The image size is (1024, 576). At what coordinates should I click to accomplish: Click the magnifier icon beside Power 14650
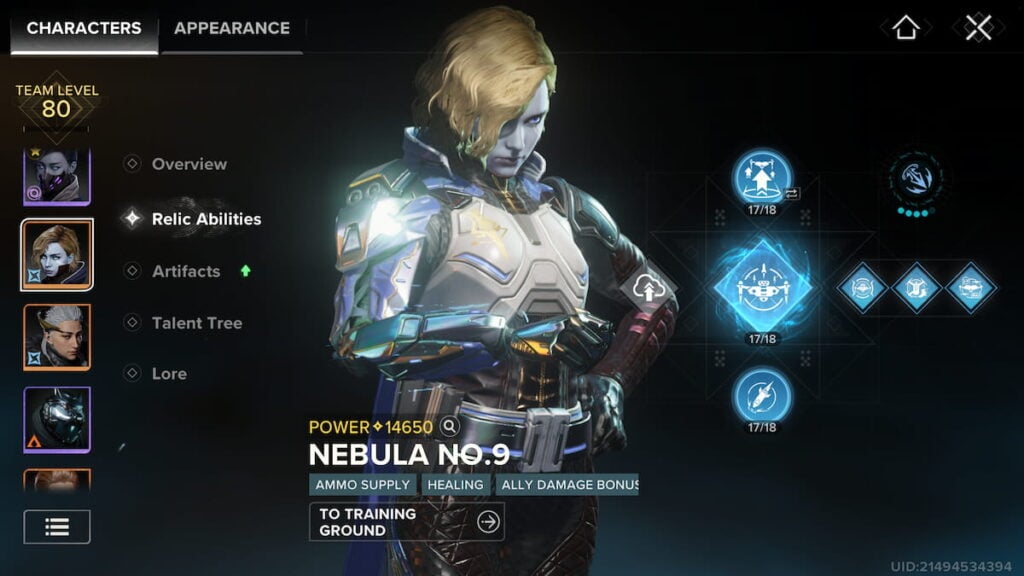coord(450,427)
